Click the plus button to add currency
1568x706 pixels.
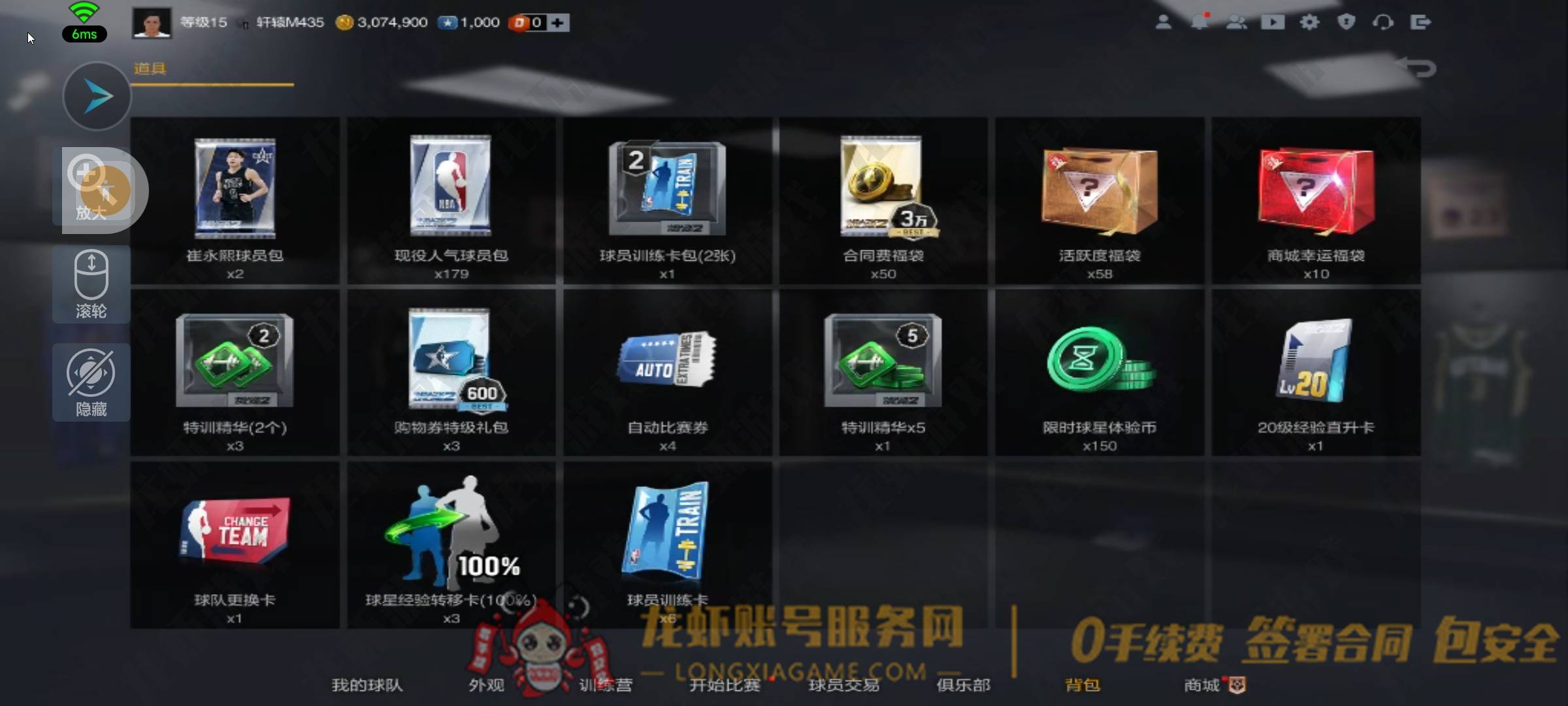557,23
